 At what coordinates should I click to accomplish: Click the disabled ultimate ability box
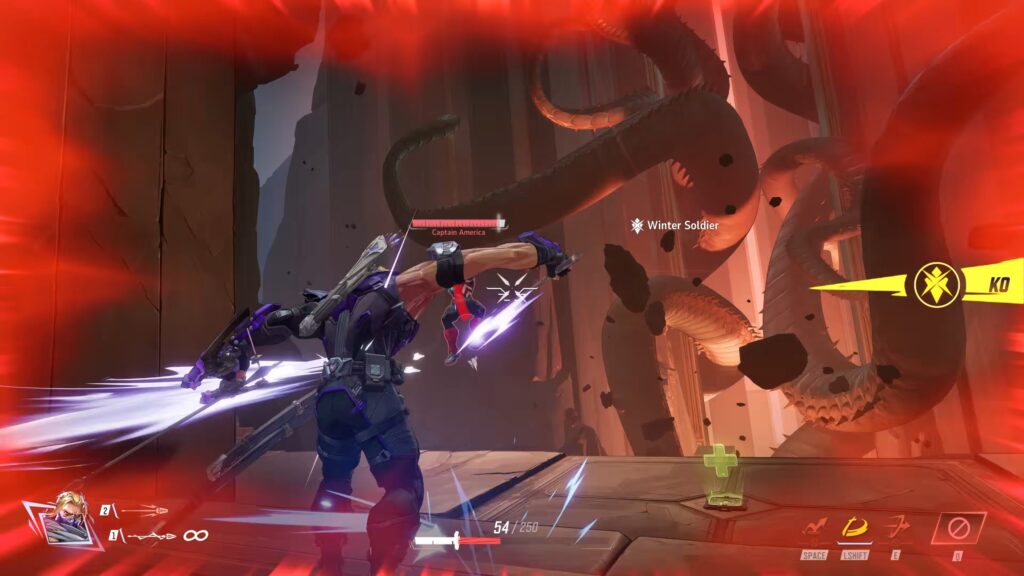[x=958, y=527]
